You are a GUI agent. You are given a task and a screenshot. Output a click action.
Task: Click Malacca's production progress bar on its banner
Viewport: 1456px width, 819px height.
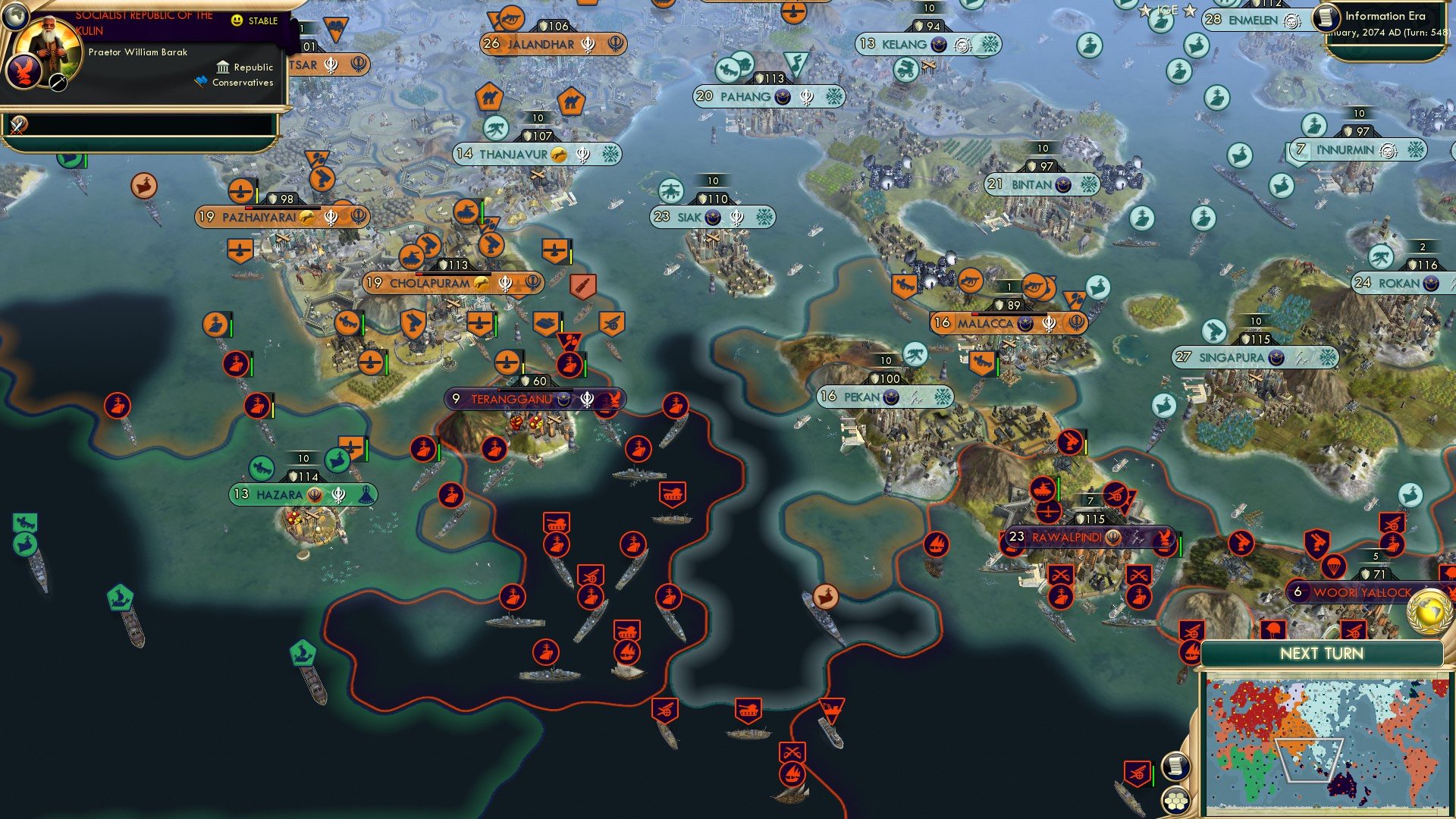pyautogui.click(x=1009, y=314)
